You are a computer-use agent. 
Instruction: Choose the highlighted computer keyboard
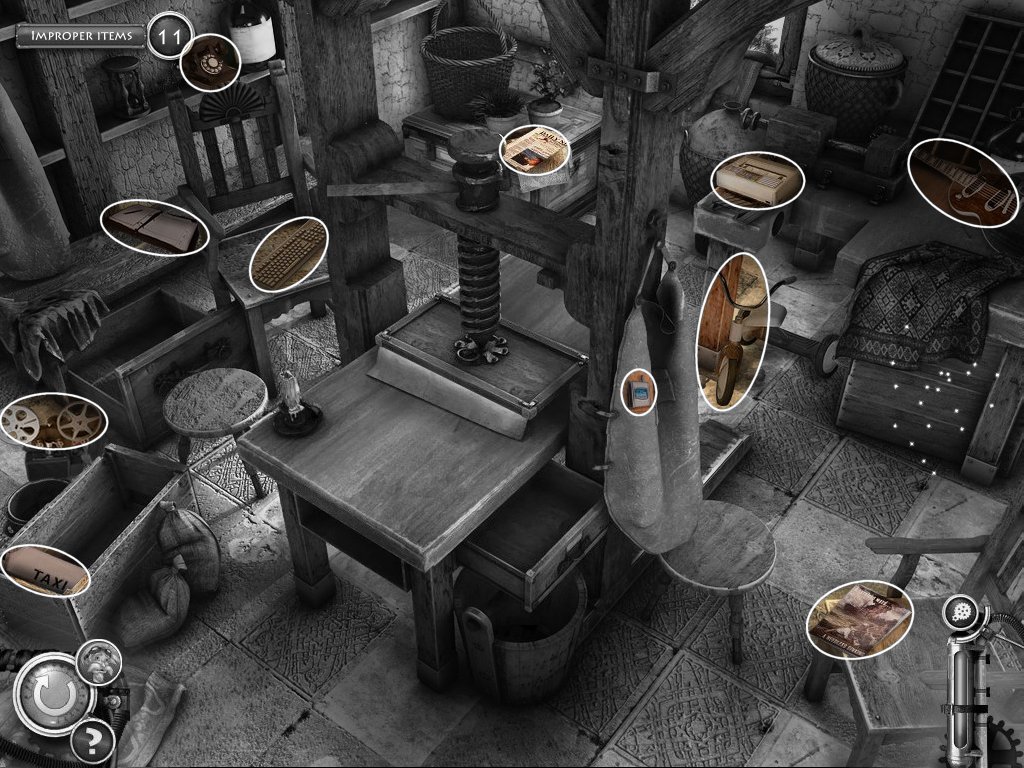point(288,254)
